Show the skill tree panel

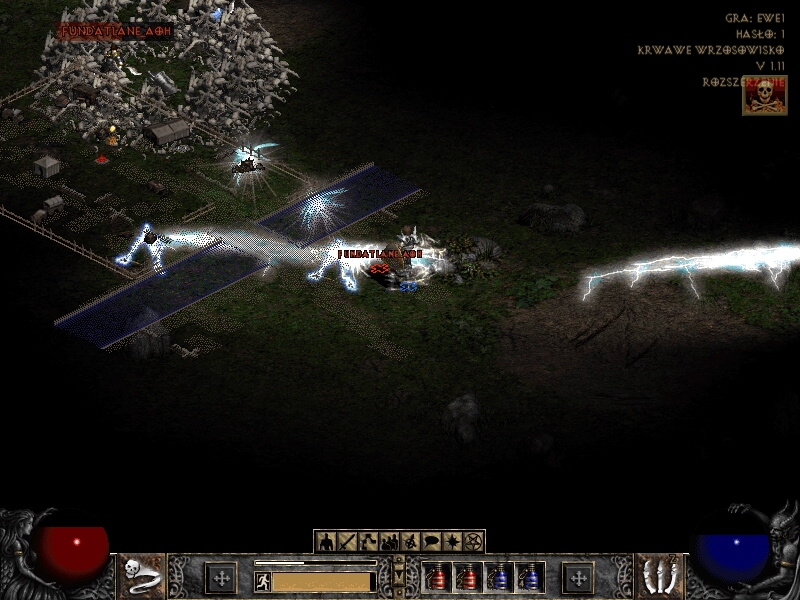click(368, 542)
